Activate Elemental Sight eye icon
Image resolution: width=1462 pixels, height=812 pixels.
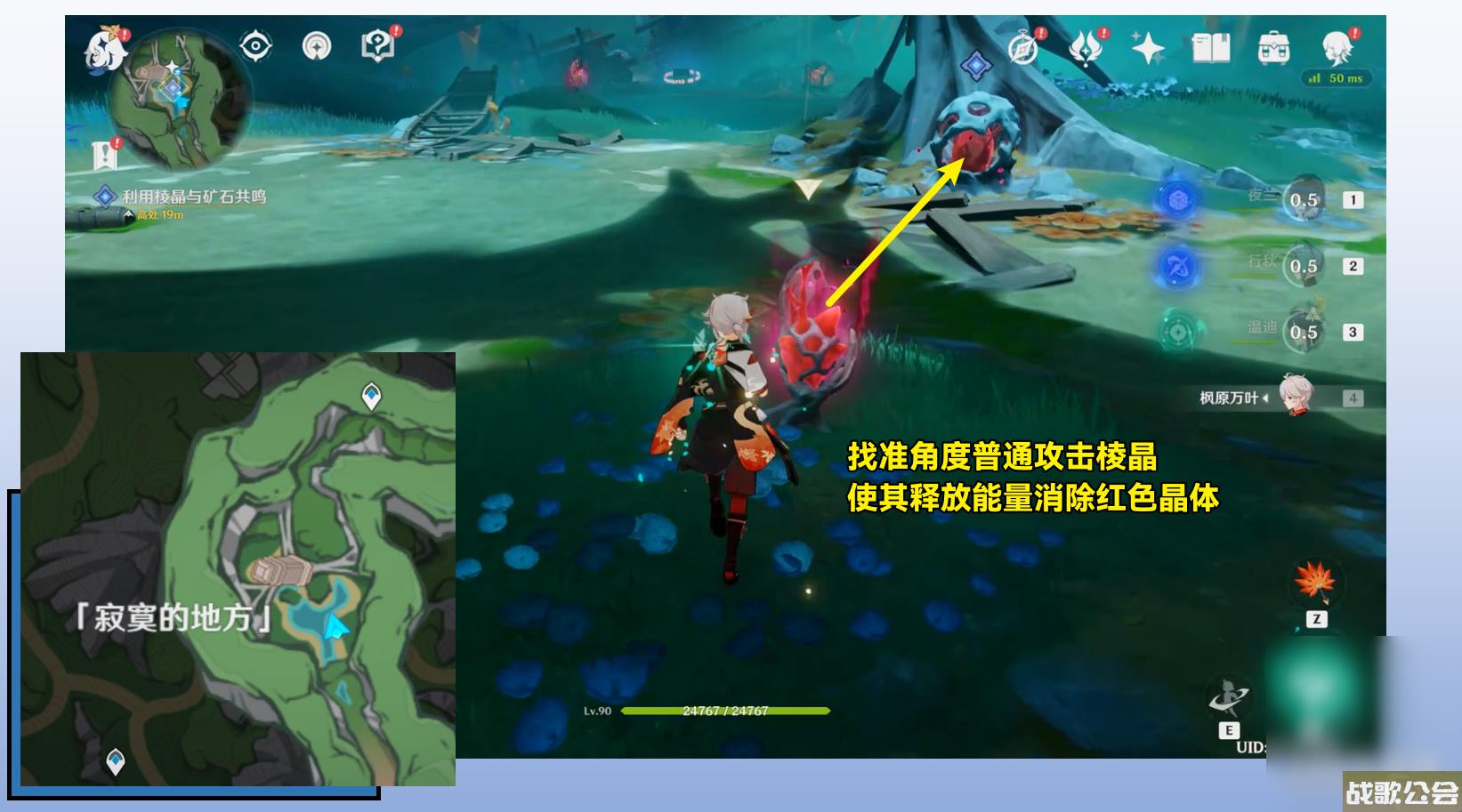click(x=256, y=44)
